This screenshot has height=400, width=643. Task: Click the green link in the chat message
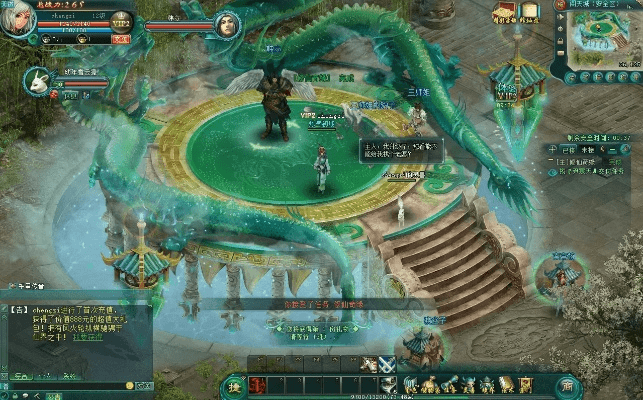pyautogui.click(x=89, y=337)
